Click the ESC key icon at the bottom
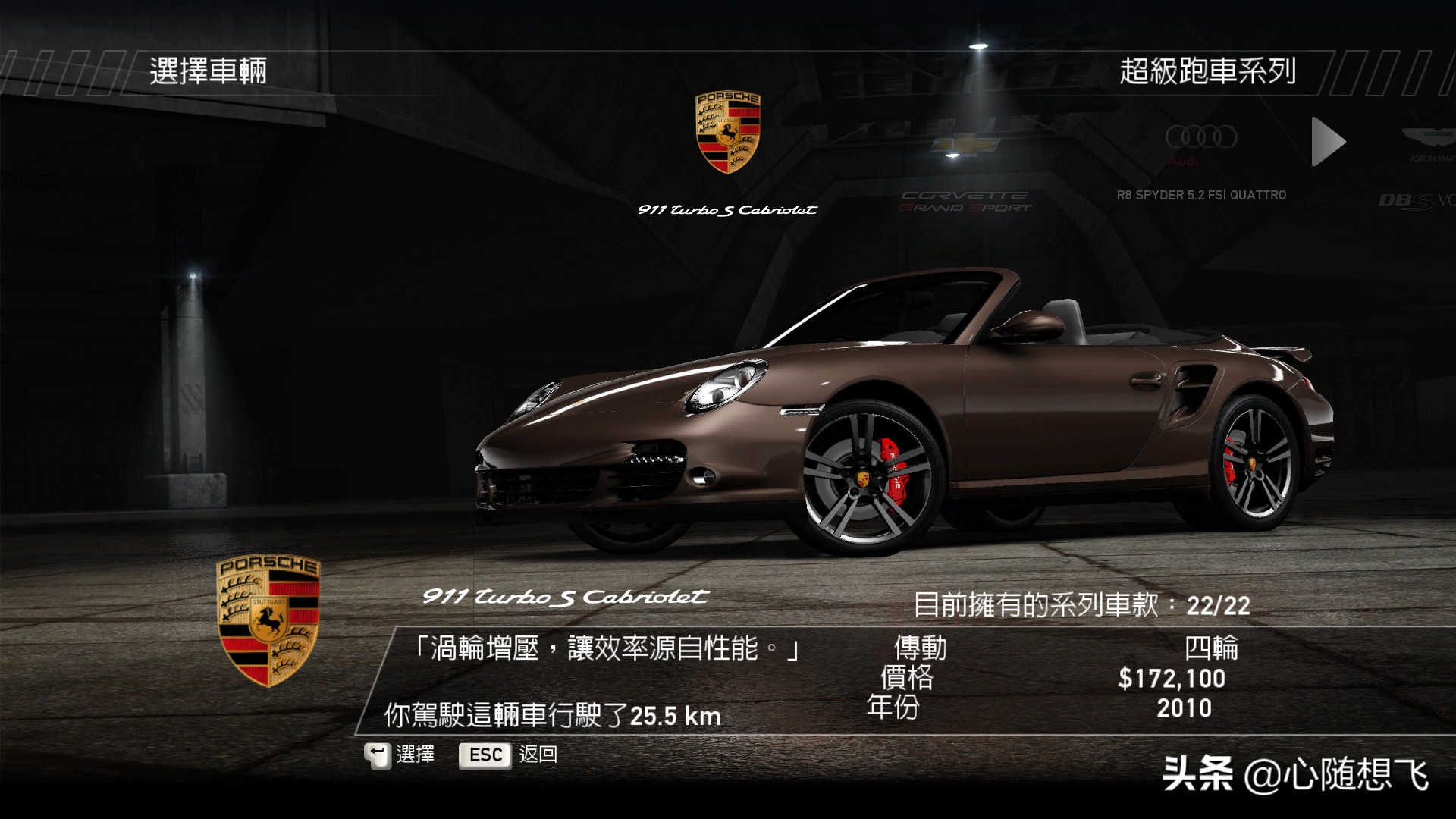 click(484, 755)
